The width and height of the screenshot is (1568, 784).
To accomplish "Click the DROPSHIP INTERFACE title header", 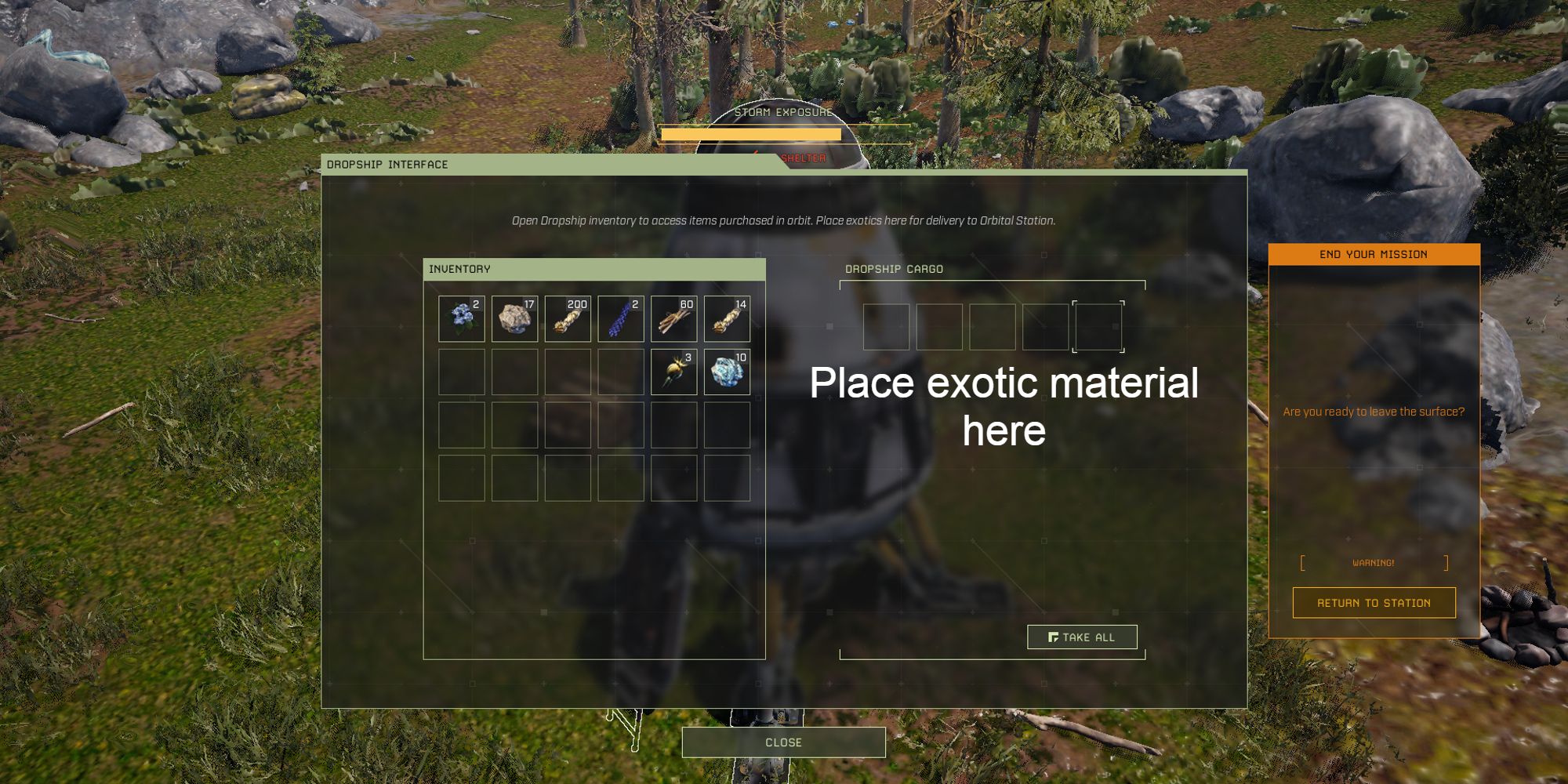I will click(389, 165).
